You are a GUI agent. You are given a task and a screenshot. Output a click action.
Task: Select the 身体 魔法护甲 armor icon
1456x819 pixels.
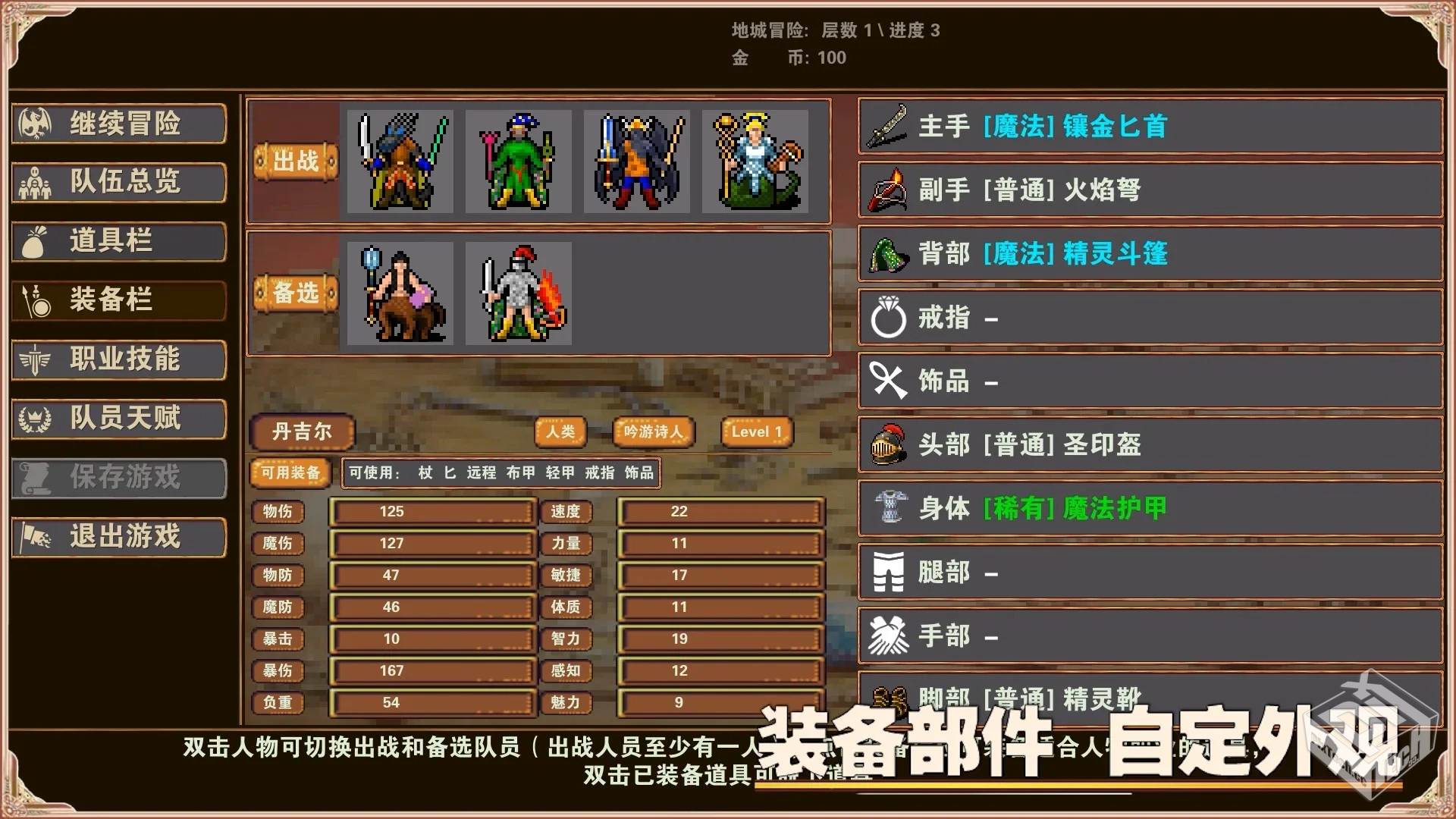(887, 510)
